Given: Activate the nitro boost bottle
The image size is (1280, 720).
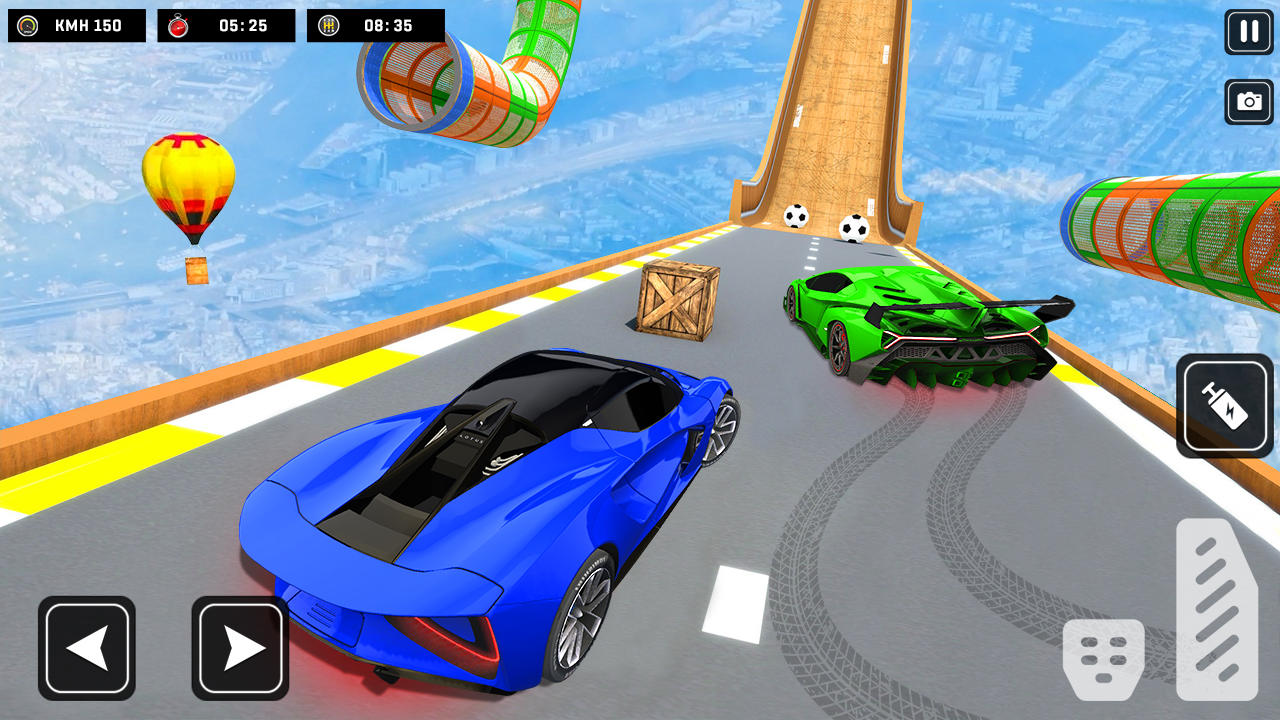Looking at the screenshot, I should pyautogui.click(x=1225, y=406).
